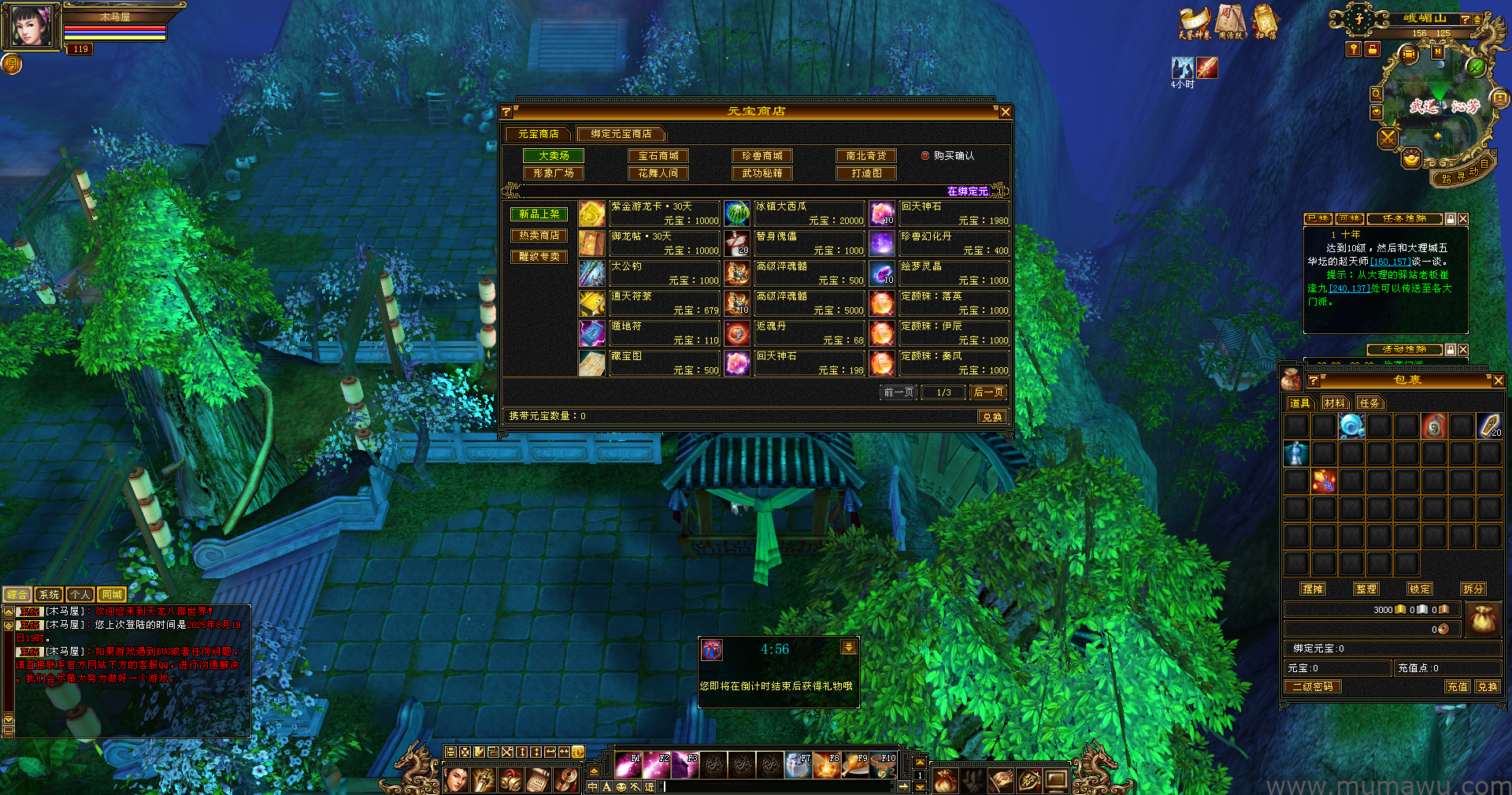Switch to the 材料 bag tab
Viewport: 1512px width, 795px height.
click(x=1335, y=403)
